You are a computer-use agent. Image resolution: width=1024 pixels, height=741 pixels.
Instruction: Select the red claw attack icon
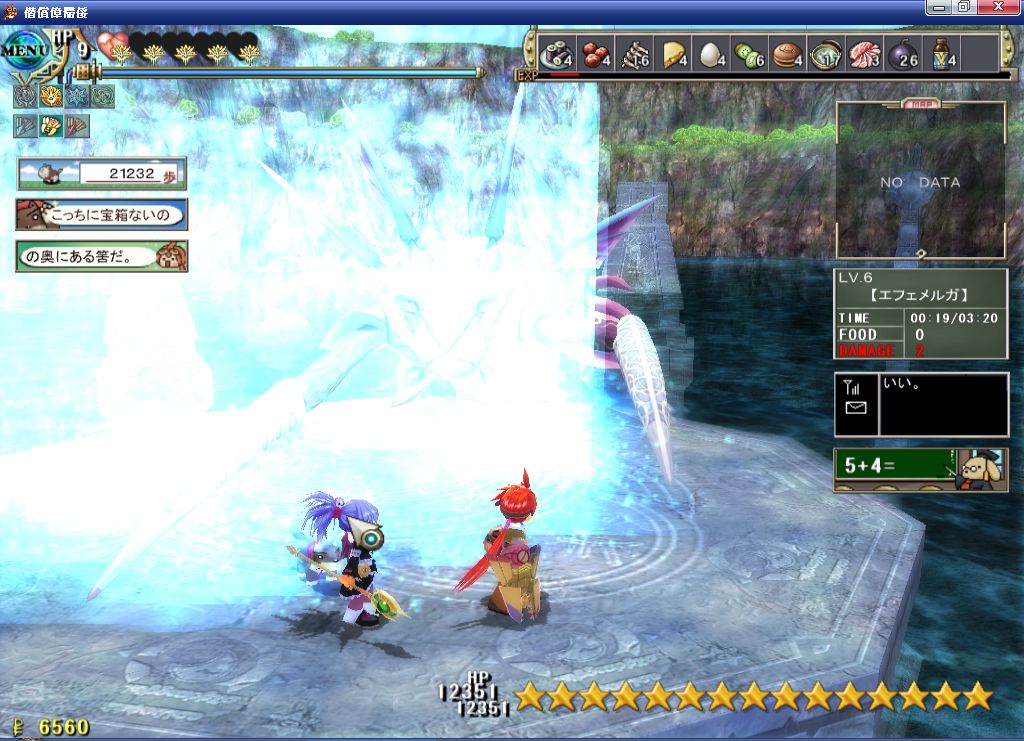[x=77, y=126]
